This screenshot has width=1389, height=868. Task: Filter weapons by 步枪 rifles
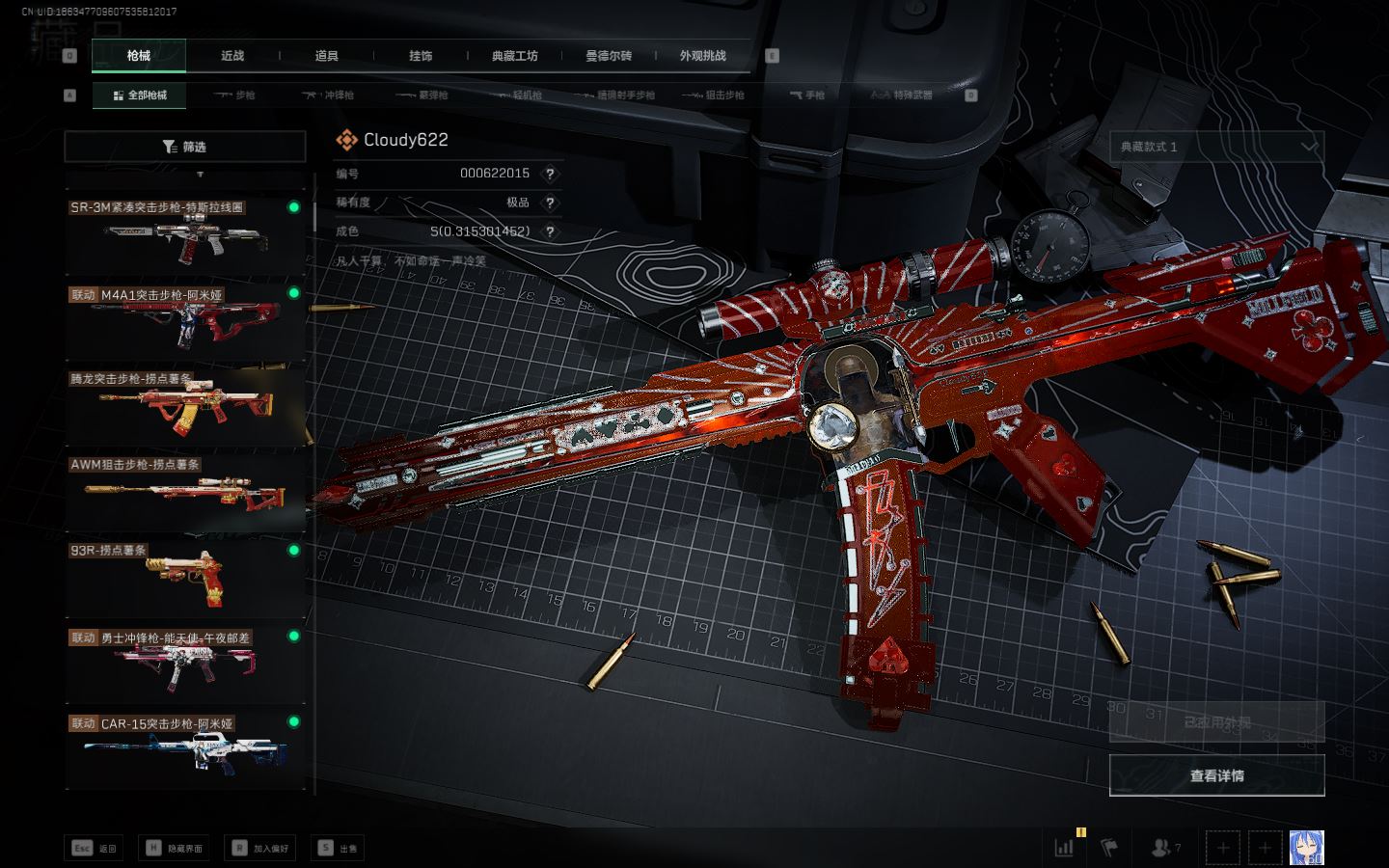coord(235,95)
